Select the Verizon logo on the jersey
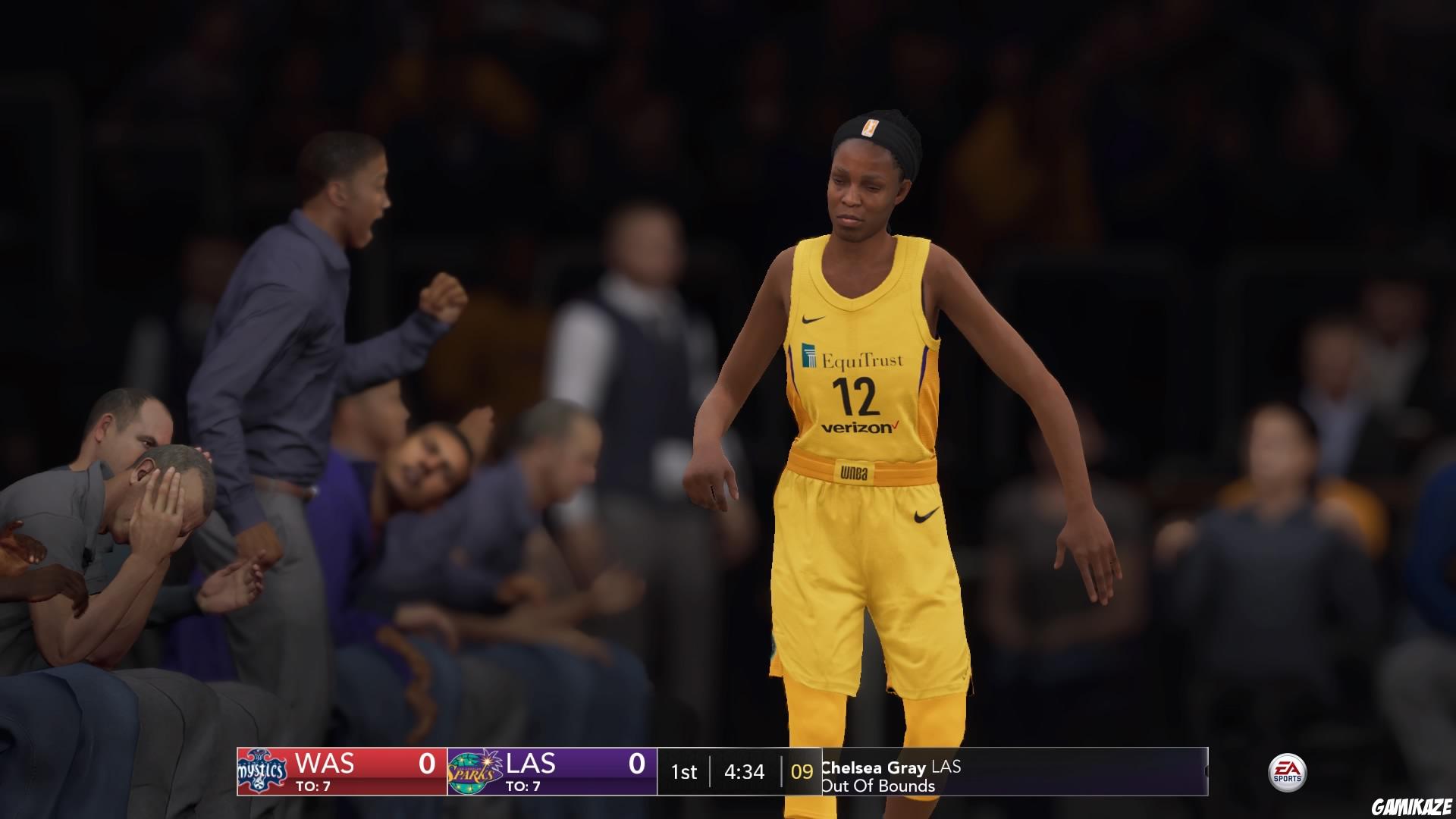This screenshot has height=819, width=1456. click(855, 426)
